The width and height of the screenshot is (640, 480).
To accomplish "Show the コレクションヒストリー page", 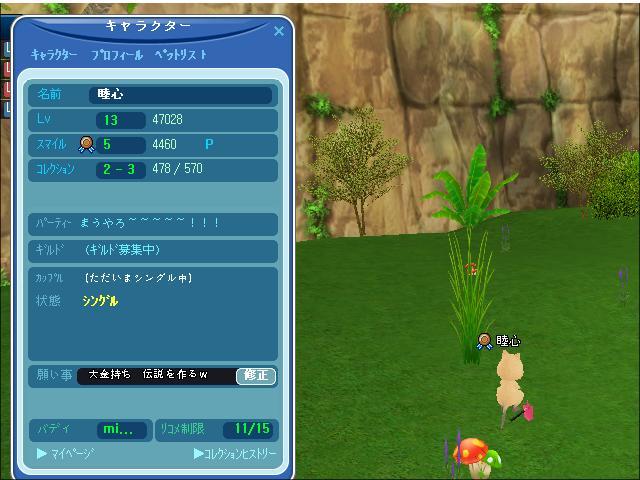I will [235, 454].
